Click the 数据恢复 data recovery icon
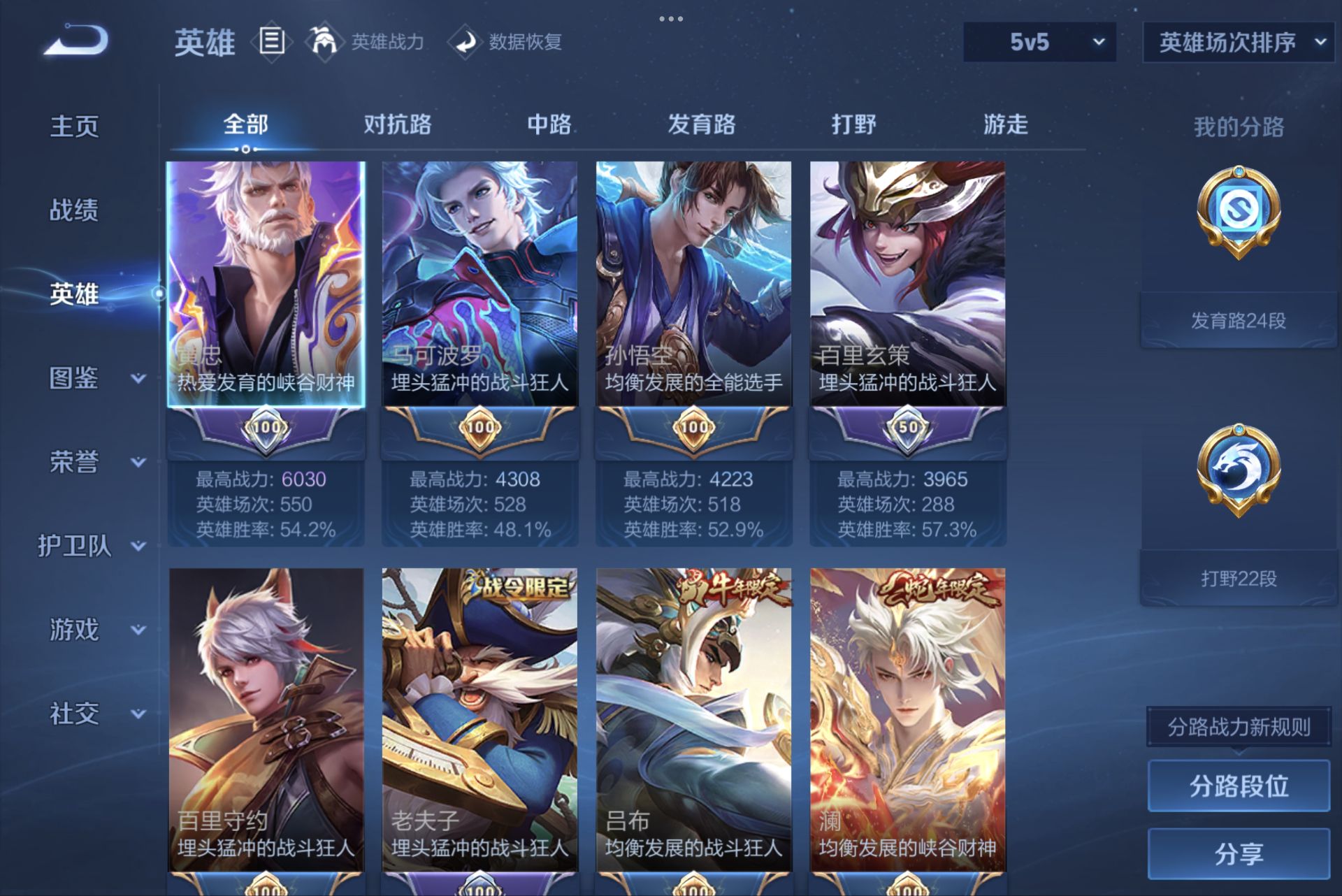The height and width of the screenshot is (896, 1342). point(467,42)
